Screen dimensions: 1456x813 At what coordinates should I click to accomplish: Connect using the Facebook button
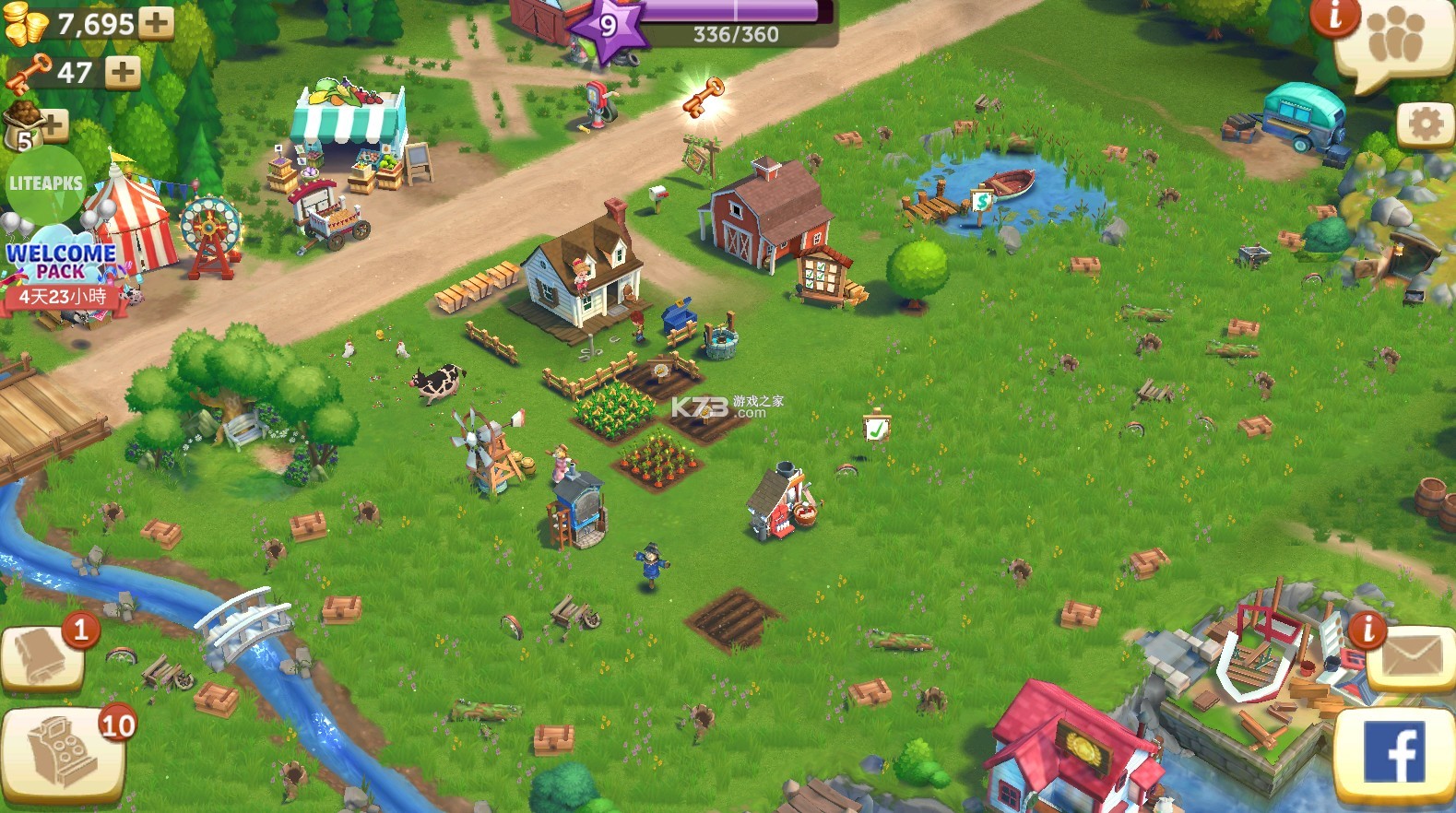[x=1396, y=753]
